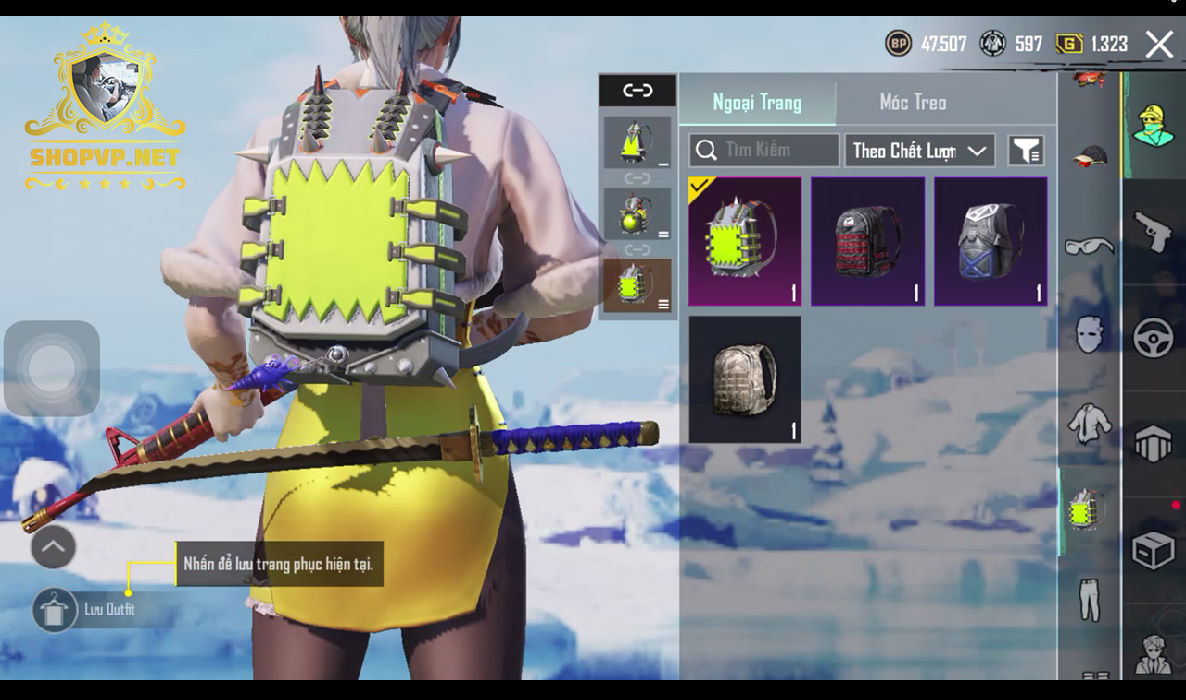Image resolution: width=1186 pixels, height=700 pixels.
Task: Show the face mask slot
Action: [1089, 334]
